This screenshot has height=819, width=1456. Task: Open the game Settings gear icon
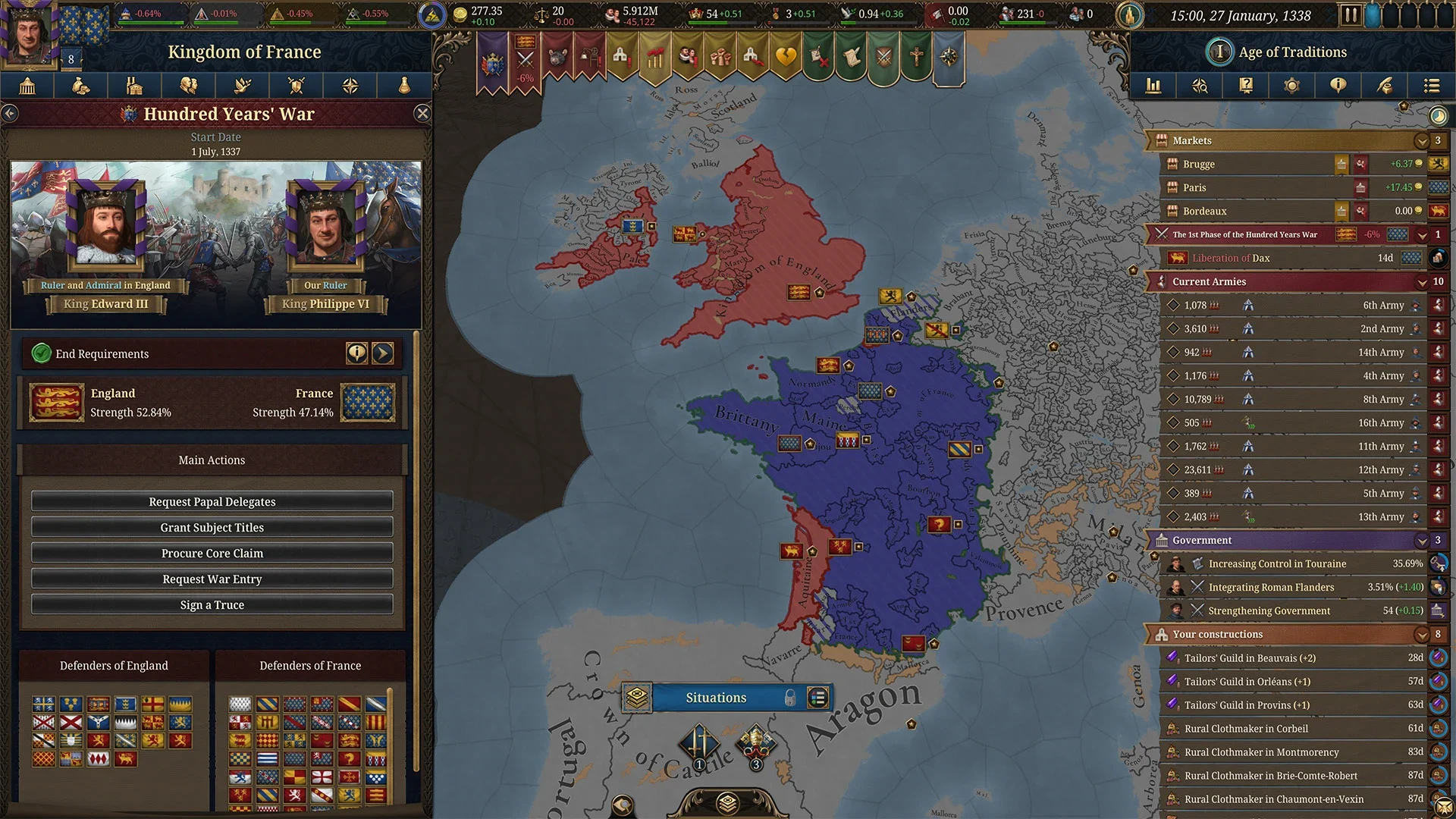coord(1292,86)
